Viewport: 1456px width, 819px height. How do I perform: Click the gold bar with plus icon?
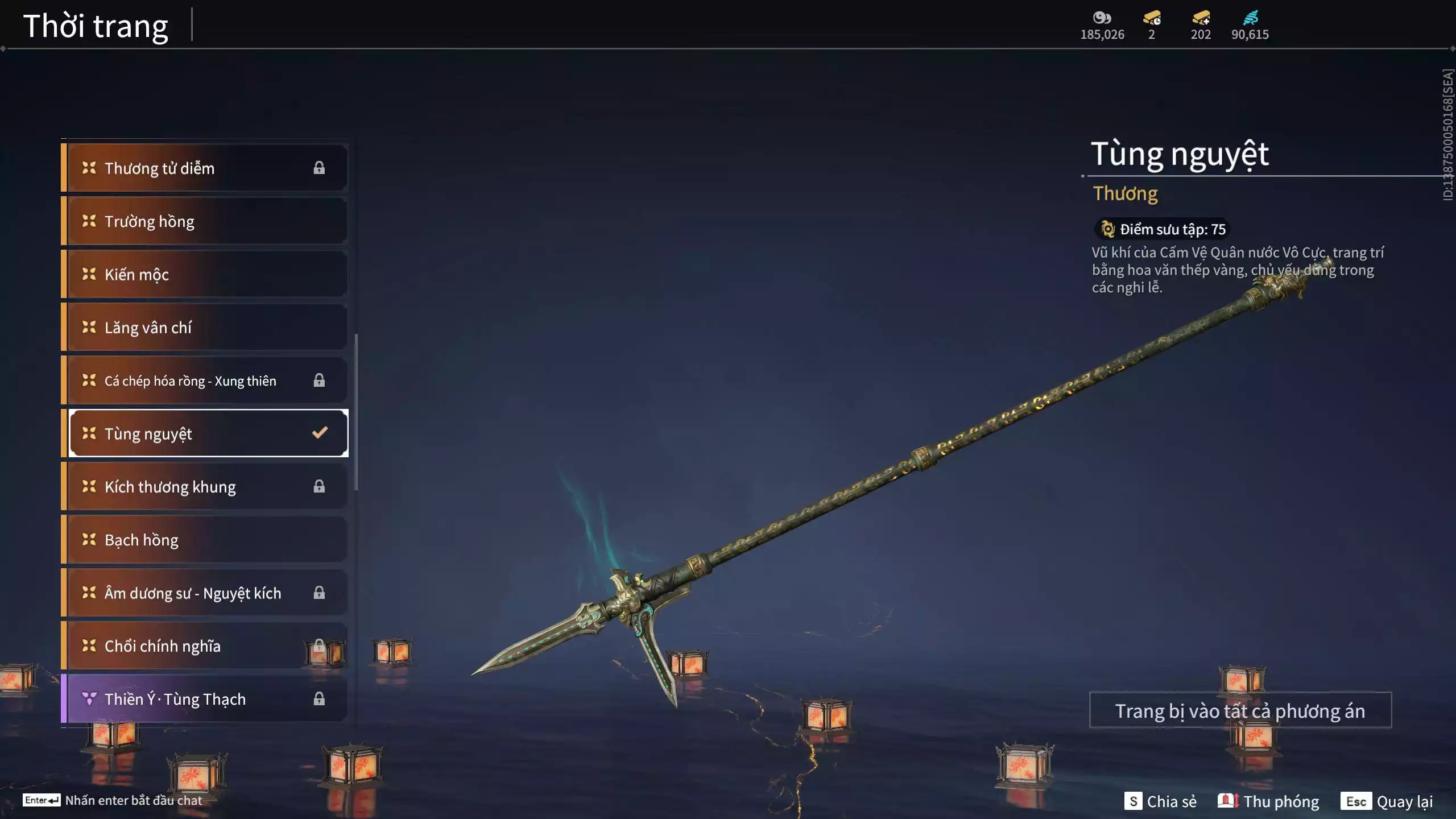(1201, 18)
